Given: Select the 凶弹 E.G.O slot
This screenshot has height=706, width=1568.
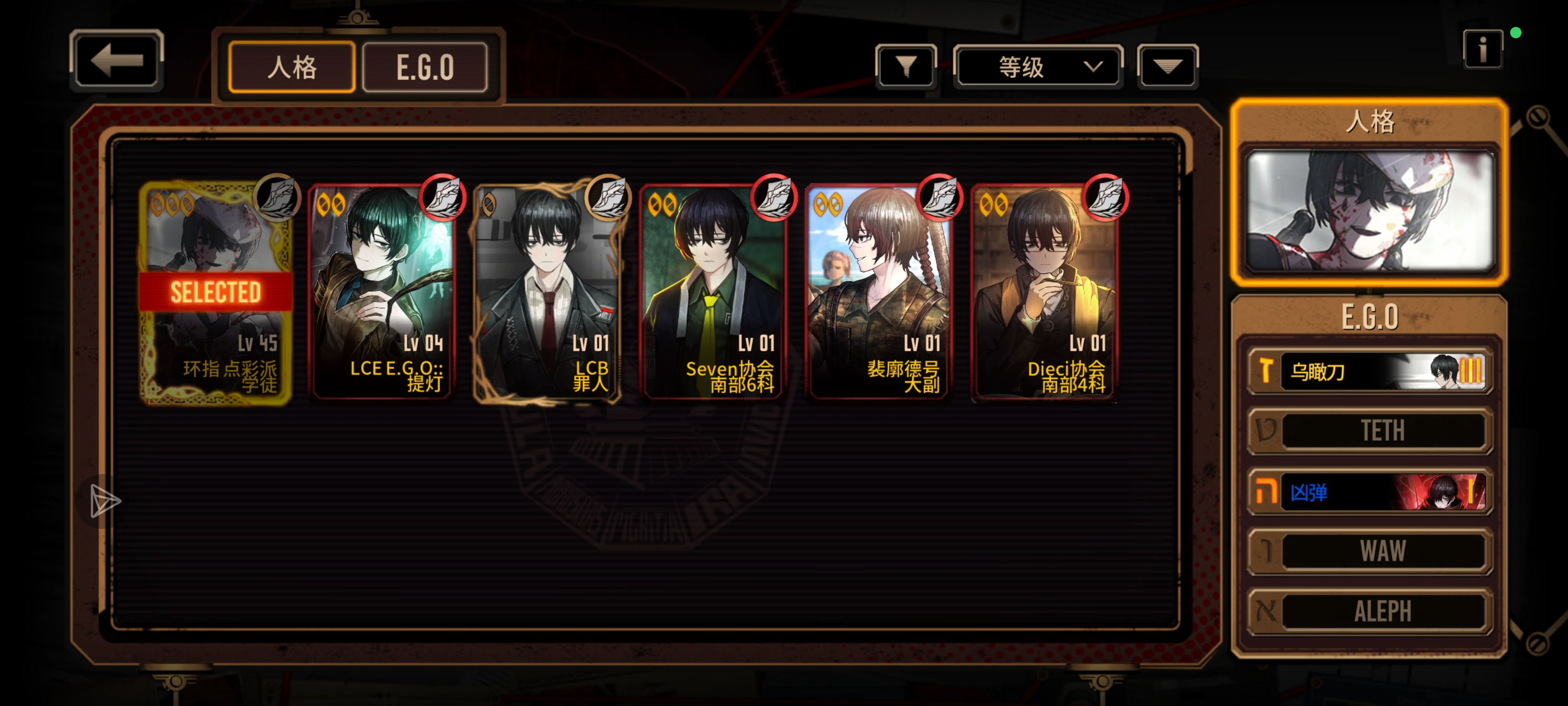Looking at the screenshot, I should point(1370,492).
